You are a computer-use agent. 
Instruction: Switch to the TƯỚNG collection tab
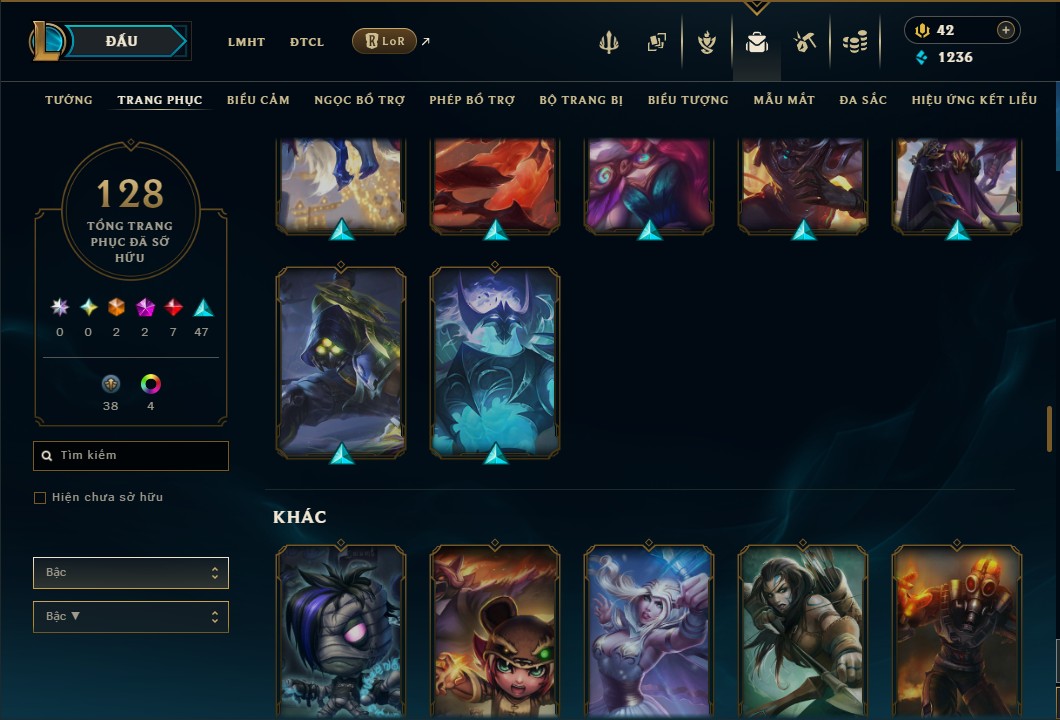point(69,100)
